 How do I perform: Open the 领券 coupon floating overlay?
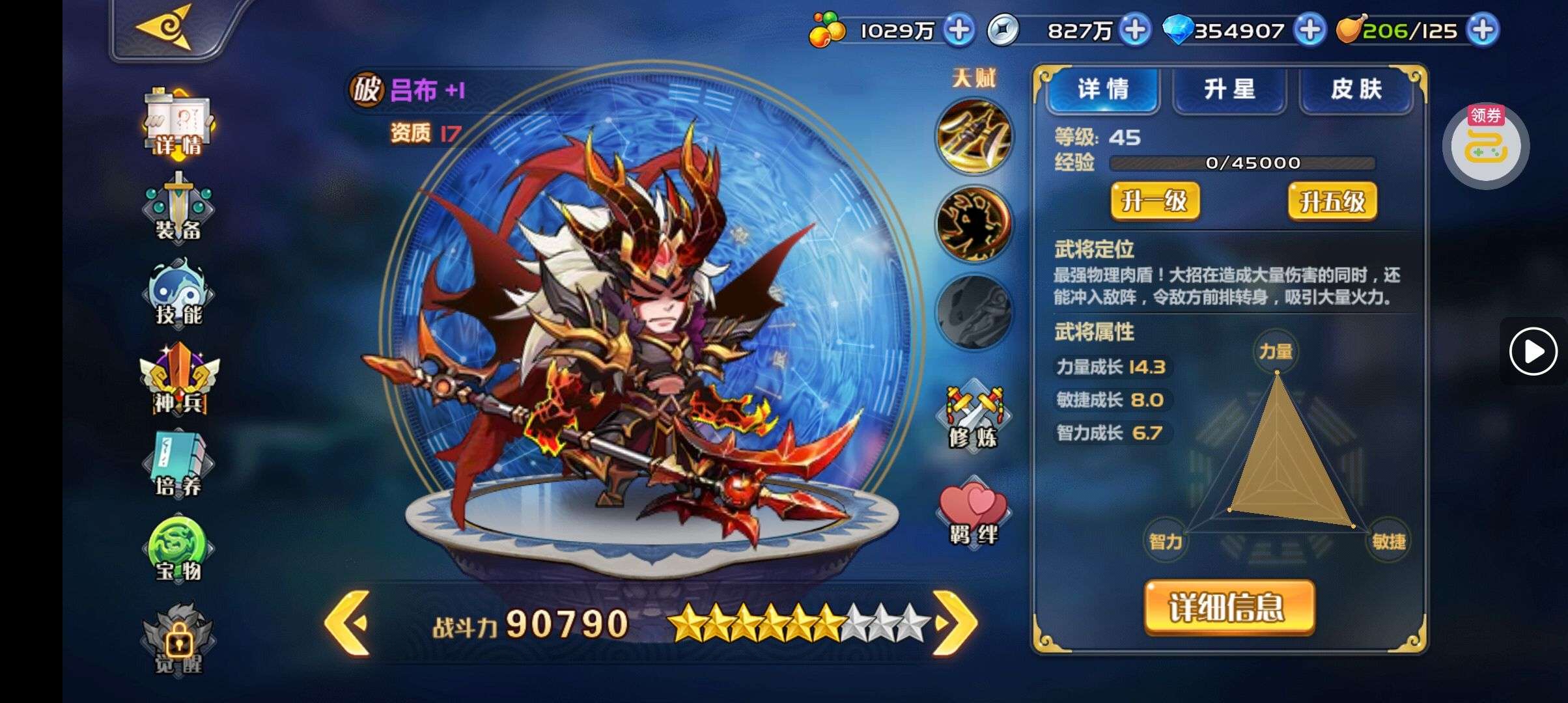tap(1485, 146)
